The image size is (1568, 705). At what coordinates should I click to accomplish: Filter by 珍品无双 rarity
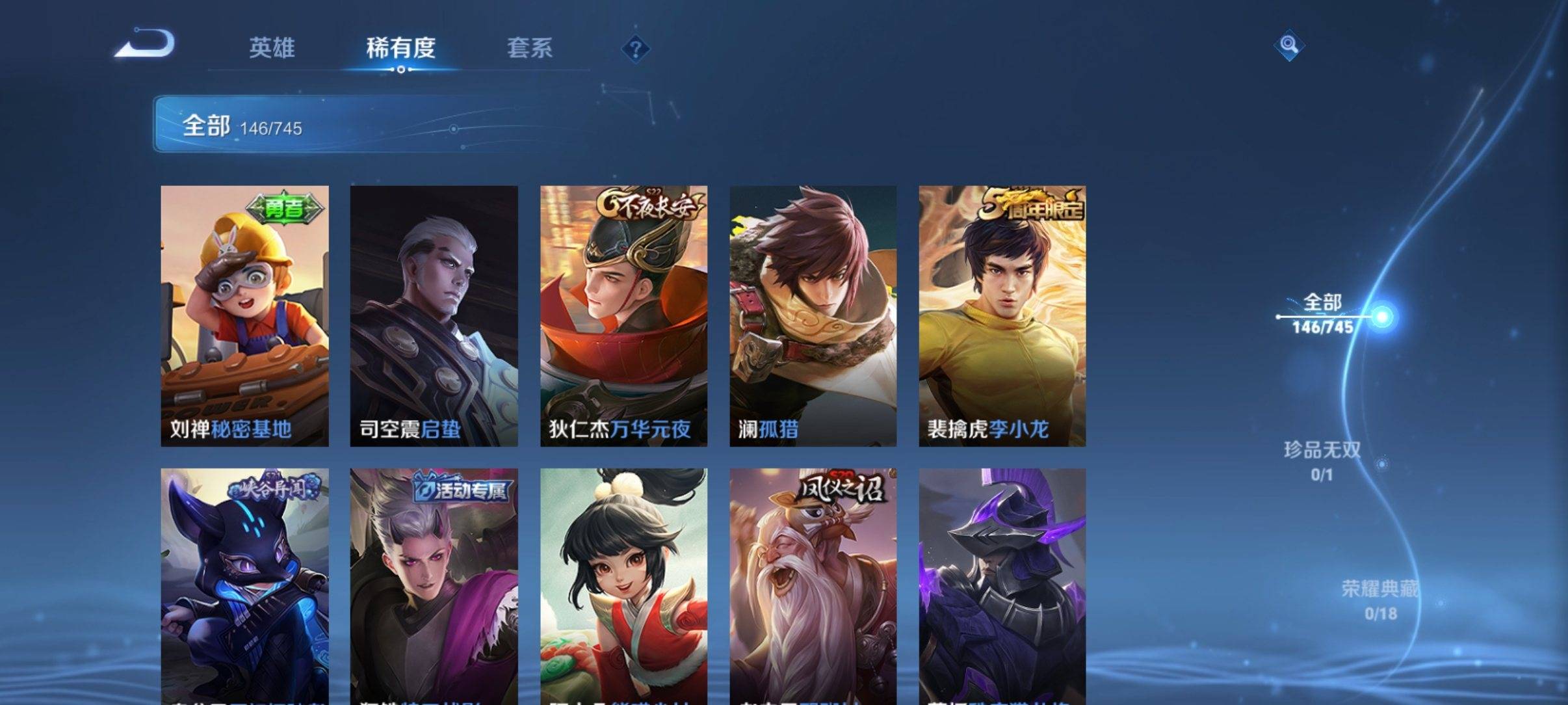click(1322, 460)
